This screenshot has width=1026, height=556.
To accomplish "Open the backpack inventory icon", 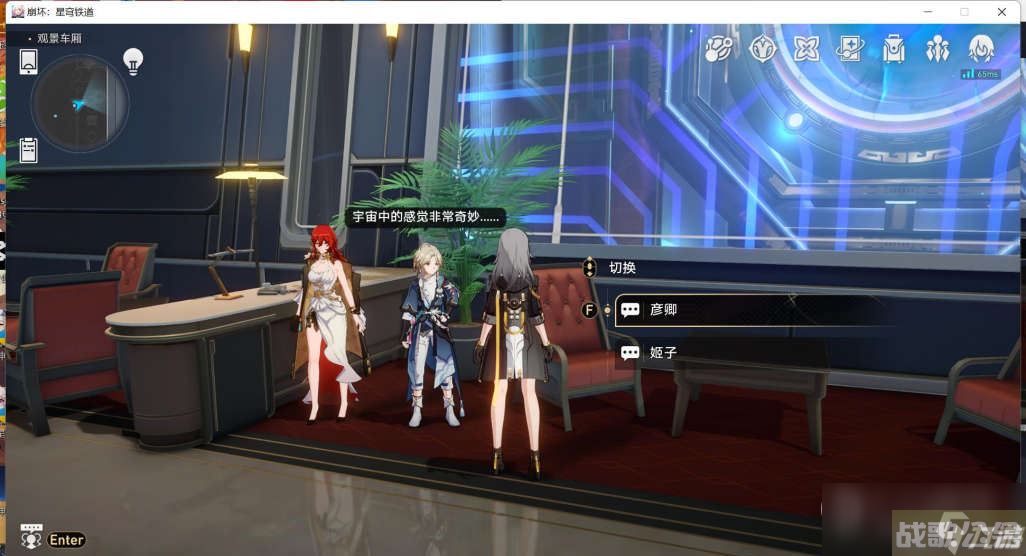I will click(894, 48).
